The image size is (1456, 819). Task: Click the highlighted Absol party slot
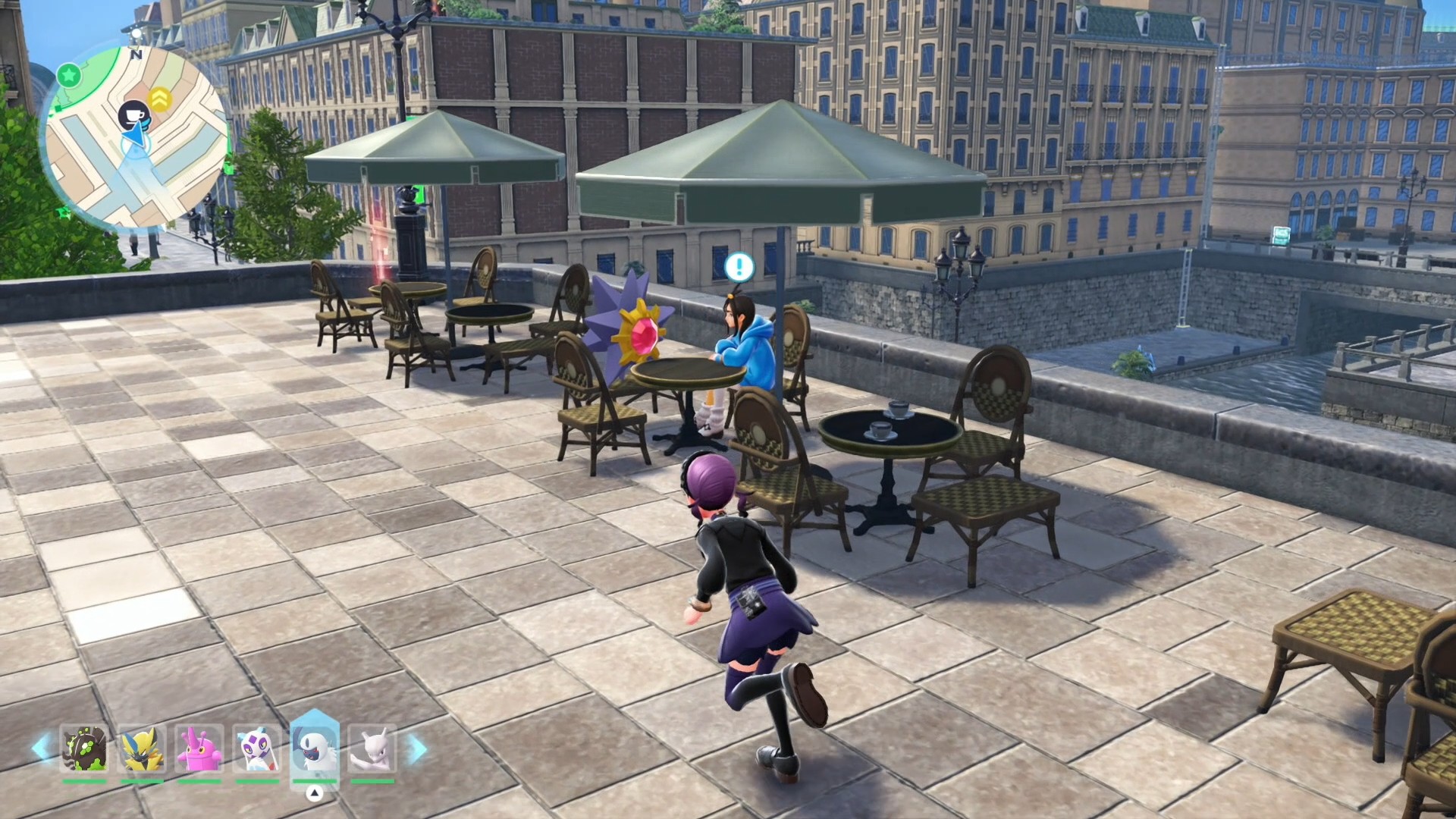pyautogui.click(x=314, y=749)
